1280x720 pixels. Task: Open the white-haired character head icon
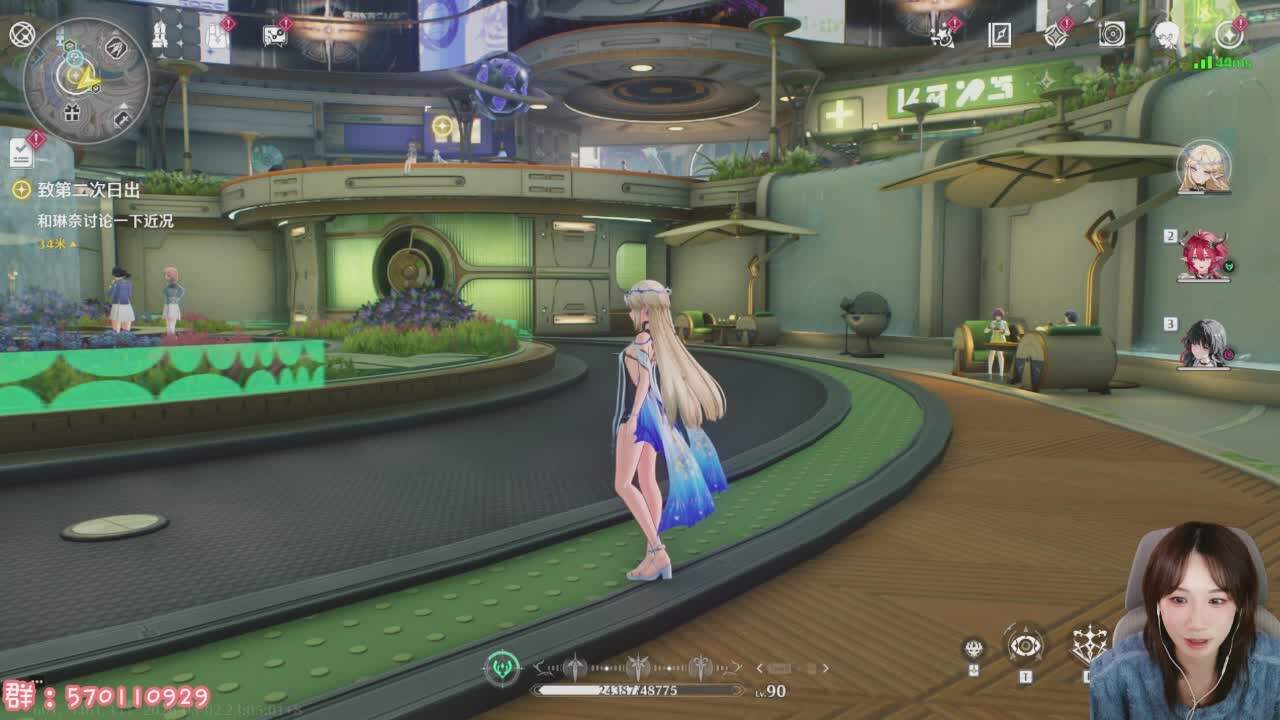click(x=1167, y=36)
